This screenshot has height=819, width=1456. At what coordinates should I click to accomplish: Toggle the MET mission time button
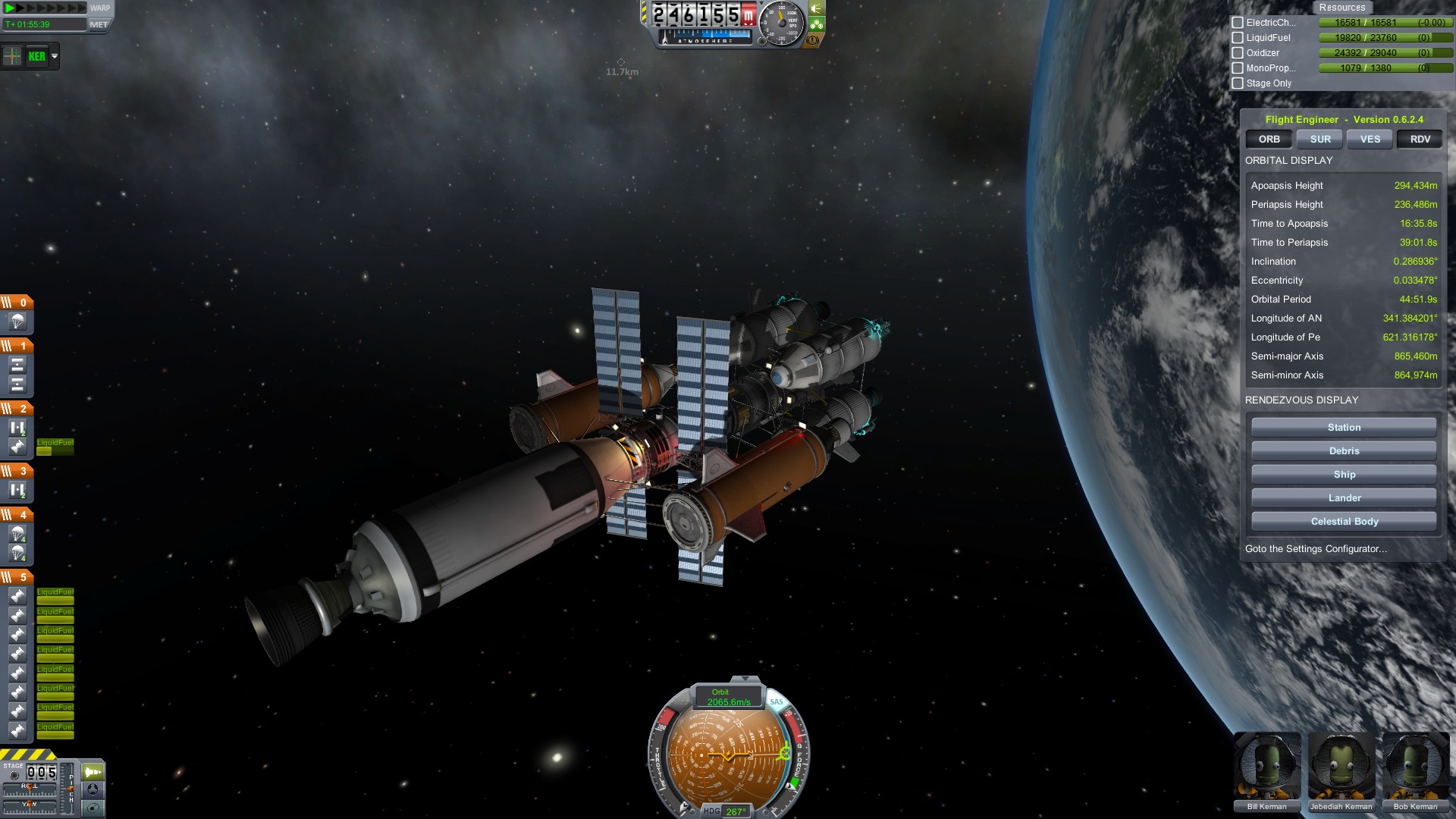click(x=99, y=24)
